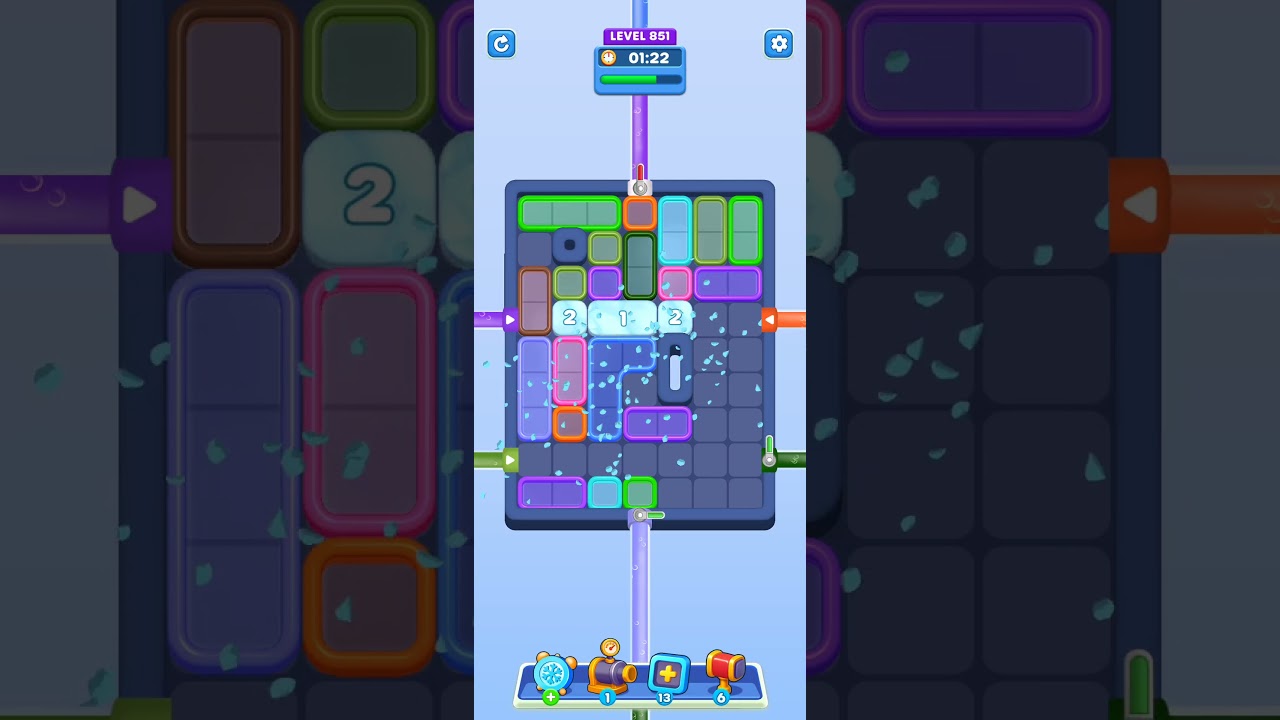
Task: Open the plus booster with 13 count
Action: pos(666,672)
